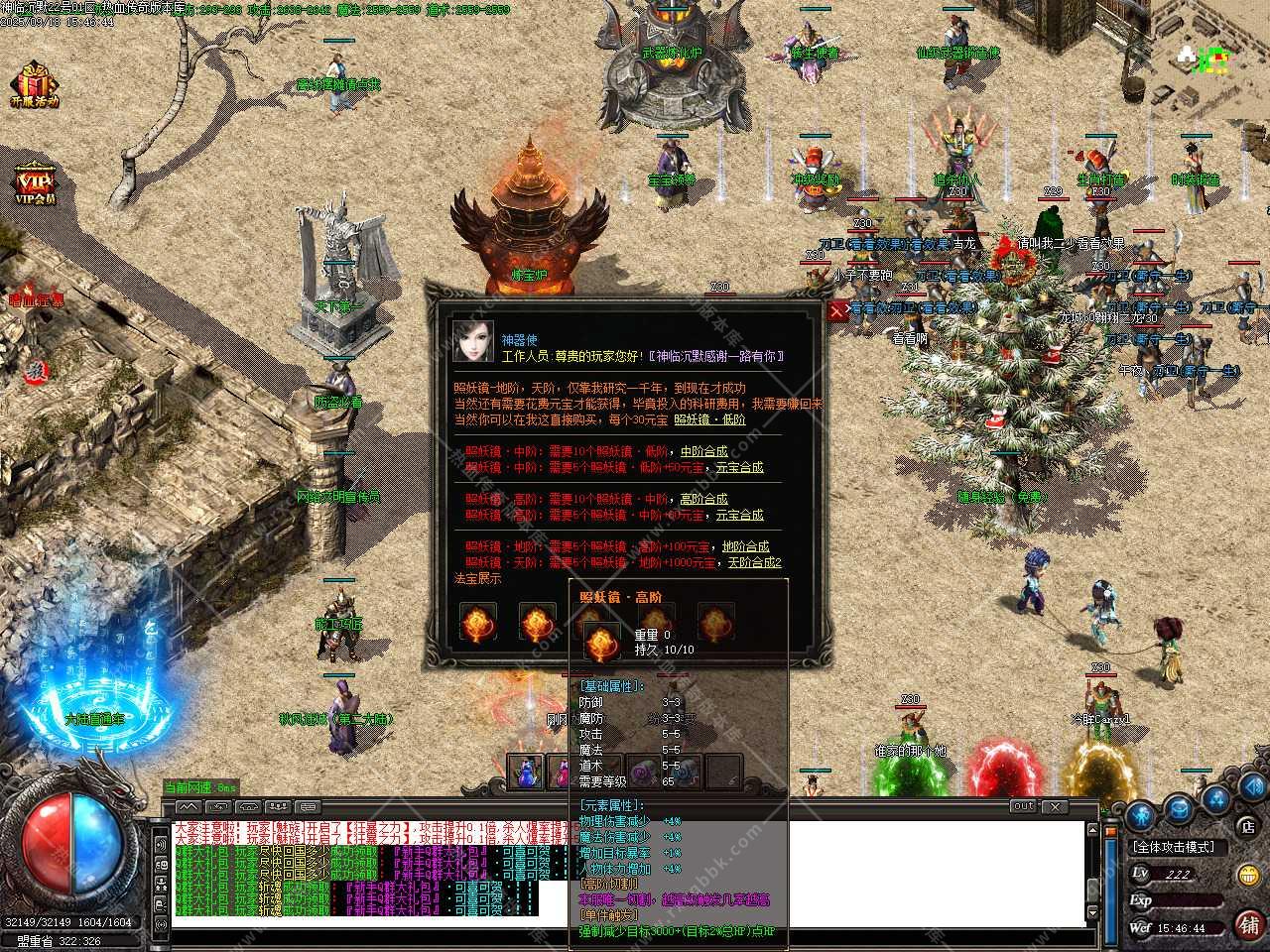Viewport: 1270px width, 952px height.
Task: Close the chat panel with its X button
Action: coord(1054,806)
